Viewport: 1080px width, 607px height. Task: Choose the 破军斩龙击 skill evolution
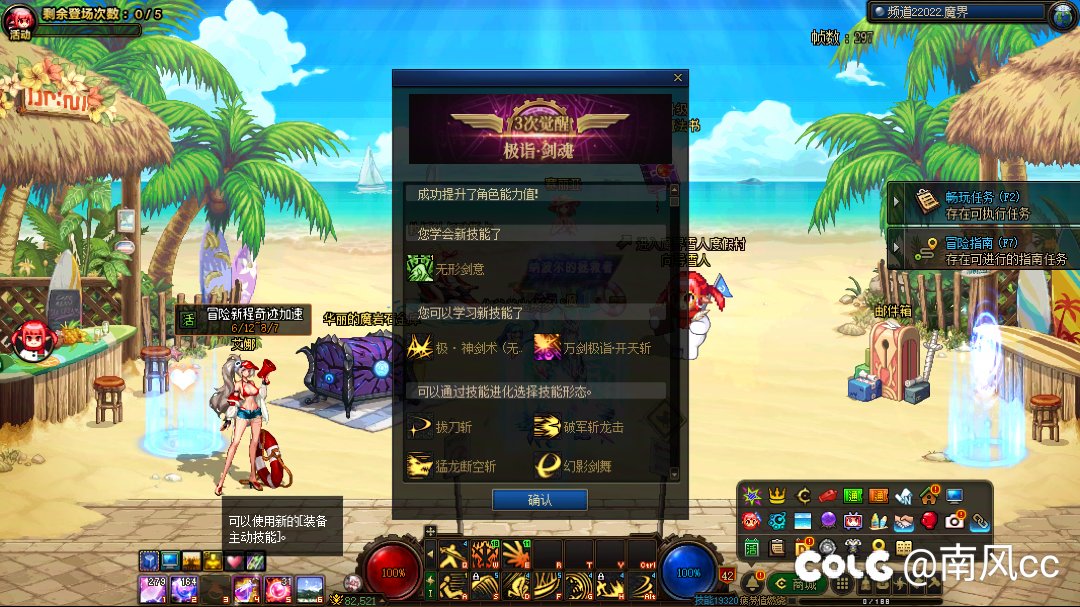[547, 427]
